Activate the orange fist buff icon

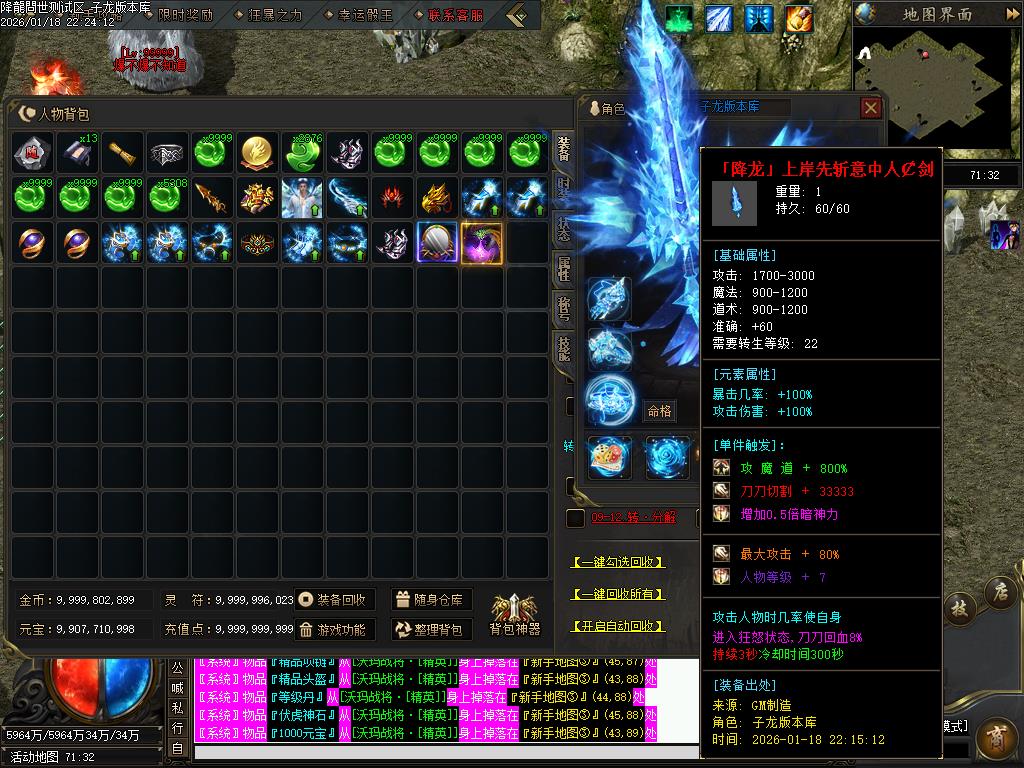pos(798,18)
